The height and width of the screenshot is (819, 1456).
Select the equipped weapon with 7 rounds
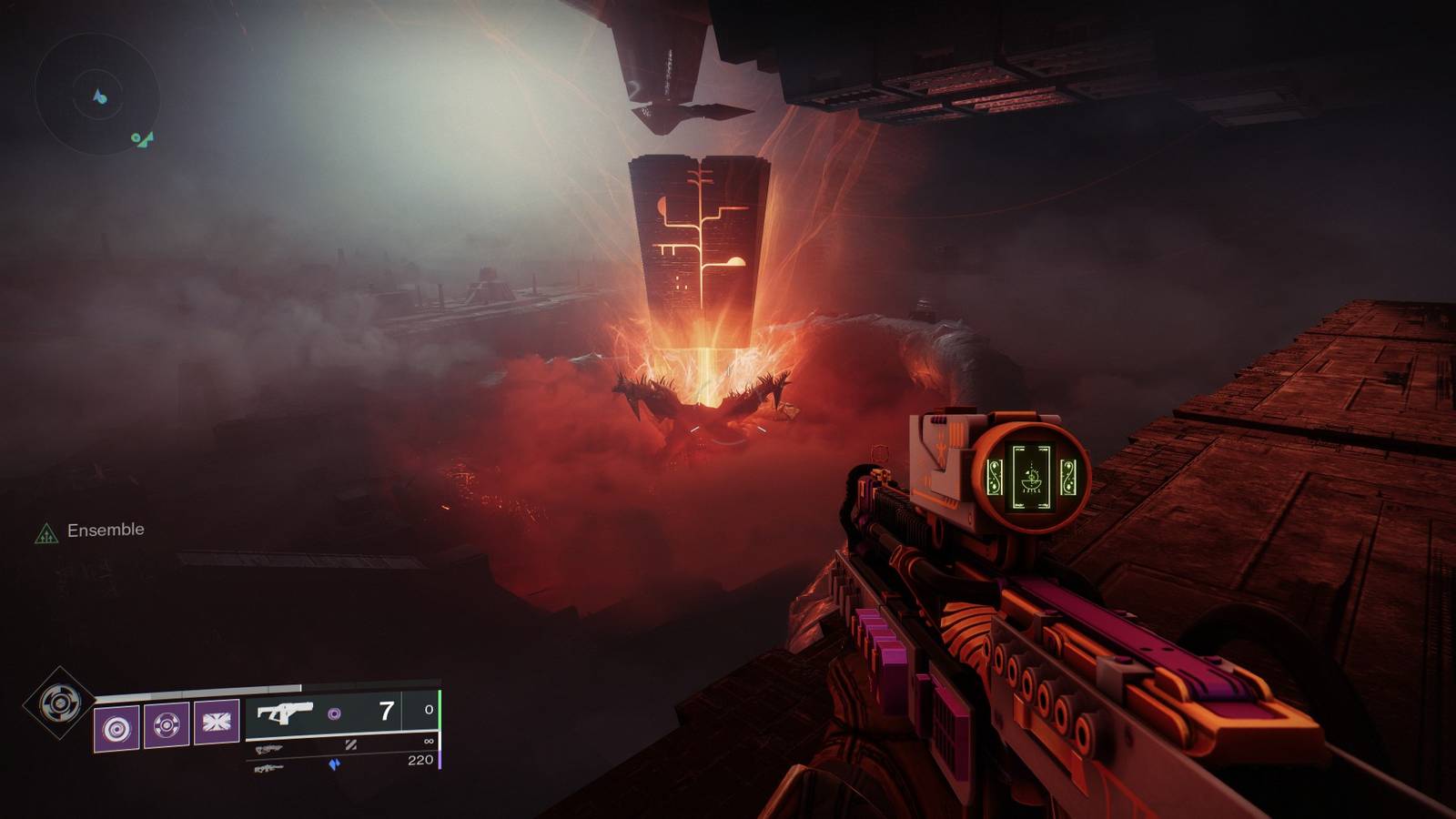(x=341, y=712)
